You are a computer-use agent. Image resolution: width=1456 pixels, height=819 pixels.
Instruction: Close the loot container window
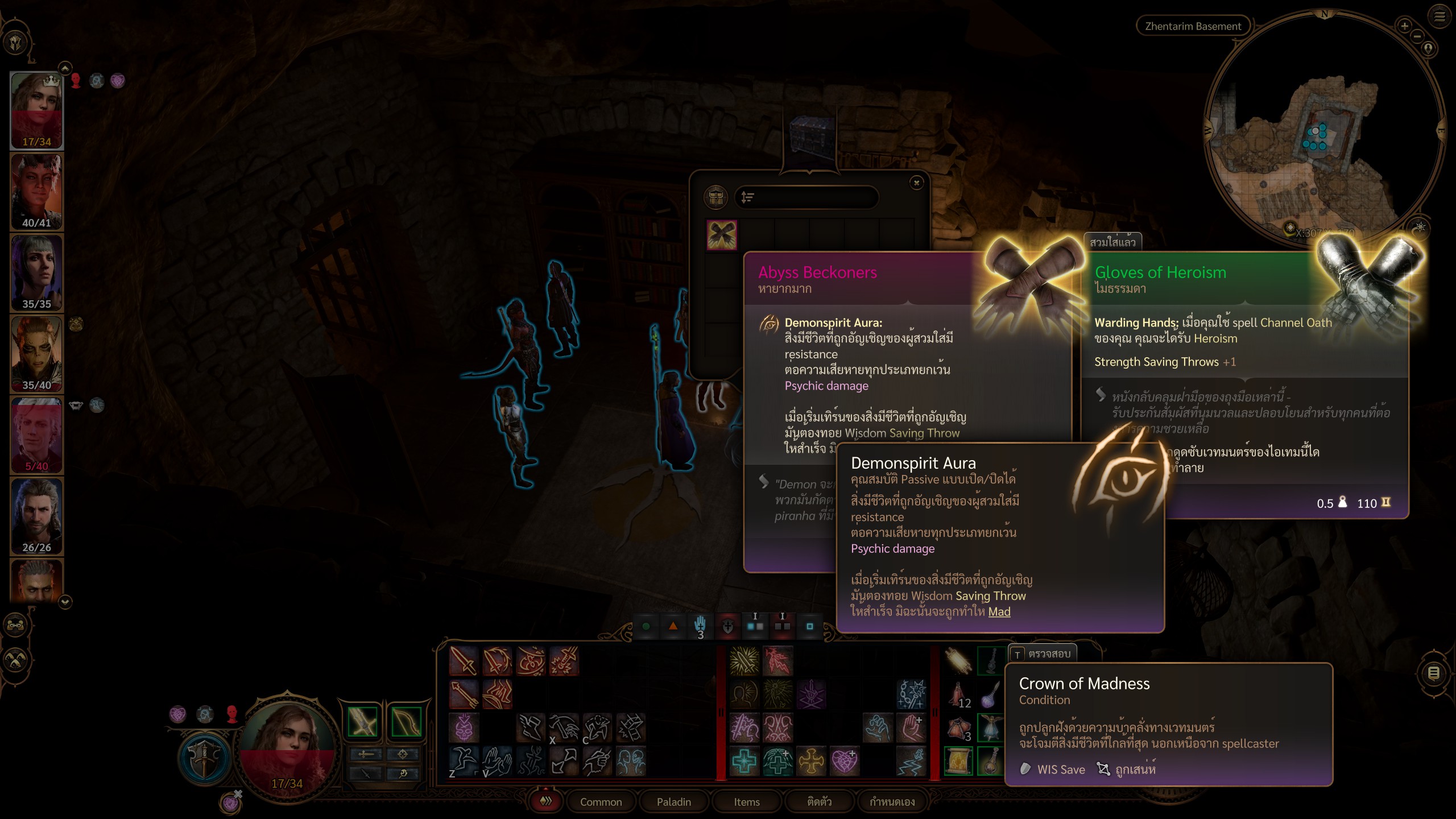[916, 183]
